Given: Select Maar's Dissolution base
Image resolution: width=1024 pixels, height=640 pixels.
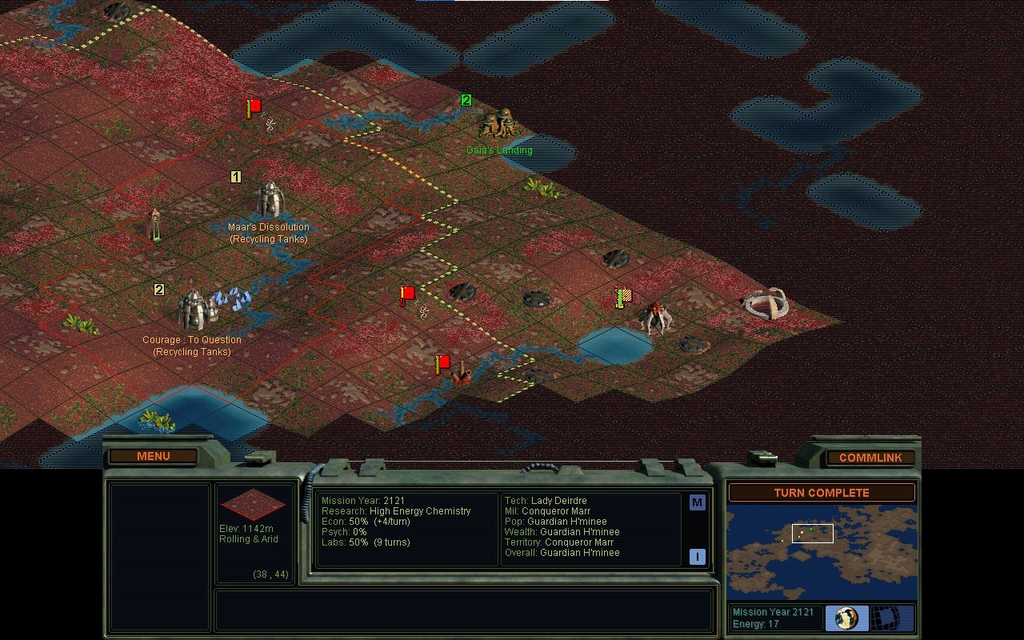Looking at the screenshot, I should click(269, 199).
